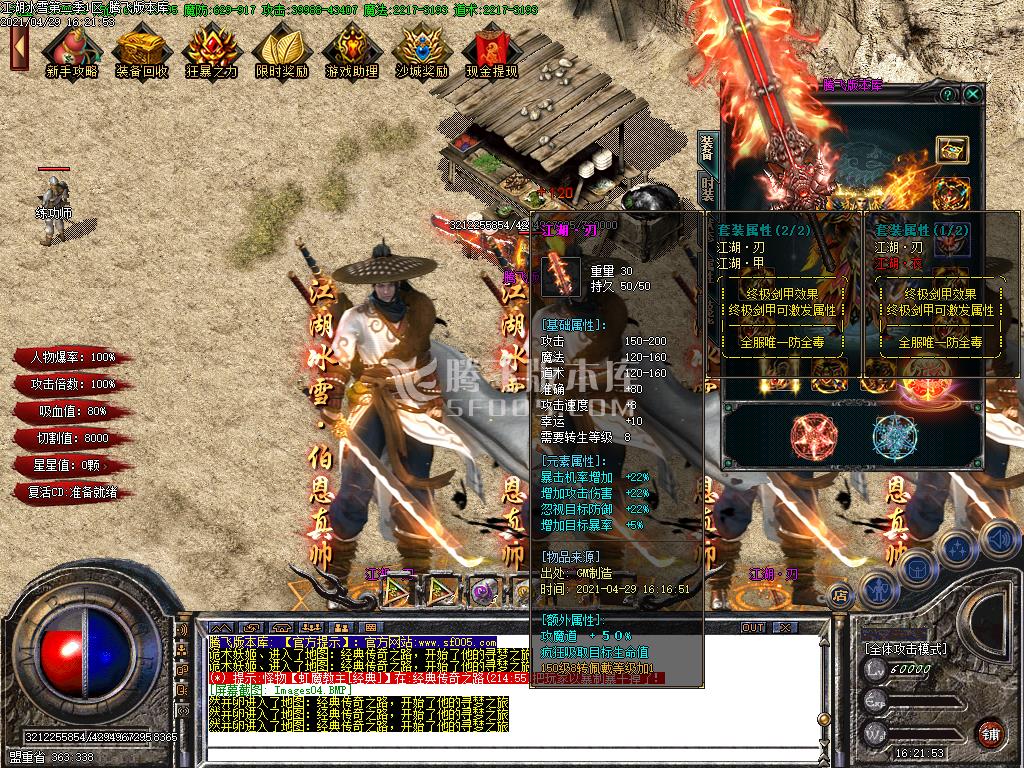Open the treasure chest icon in equipment panel
The height and width of the screenshot is (768, 1024).
tap(951, 149)
